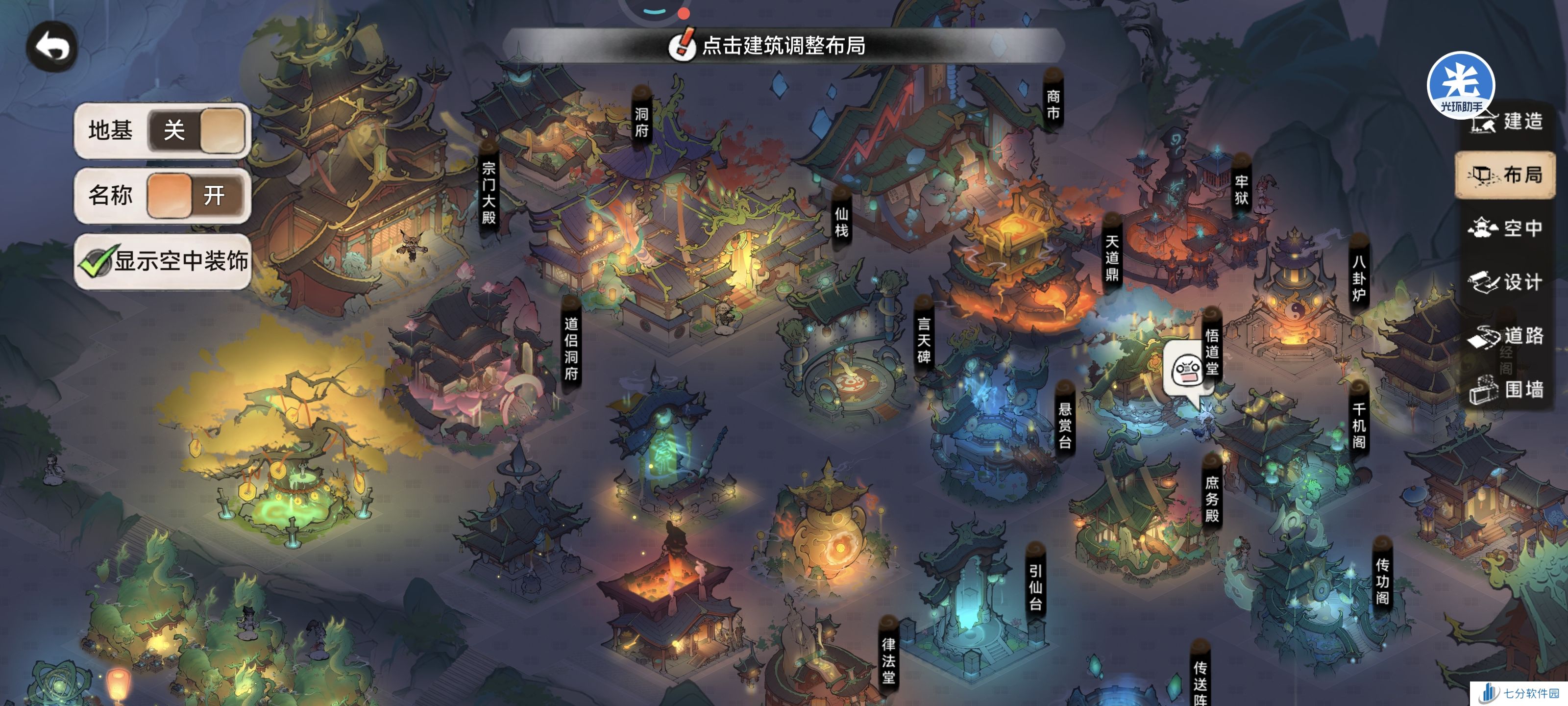Image resolution: width=1568 pixels, height=706 pixels.
Task: Select the 言天碑 building label
Action: [923, 339]
